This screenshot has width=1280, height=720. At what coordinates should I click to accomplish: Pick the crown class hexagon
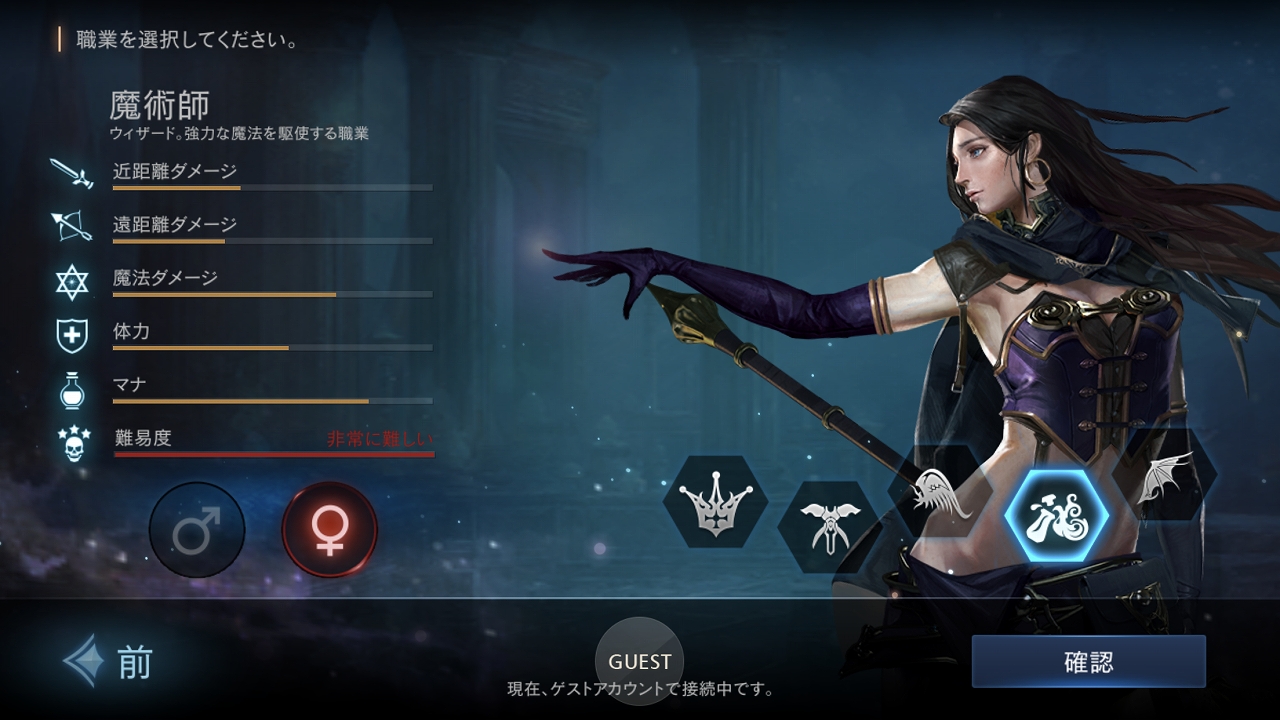tap(715, 502)
